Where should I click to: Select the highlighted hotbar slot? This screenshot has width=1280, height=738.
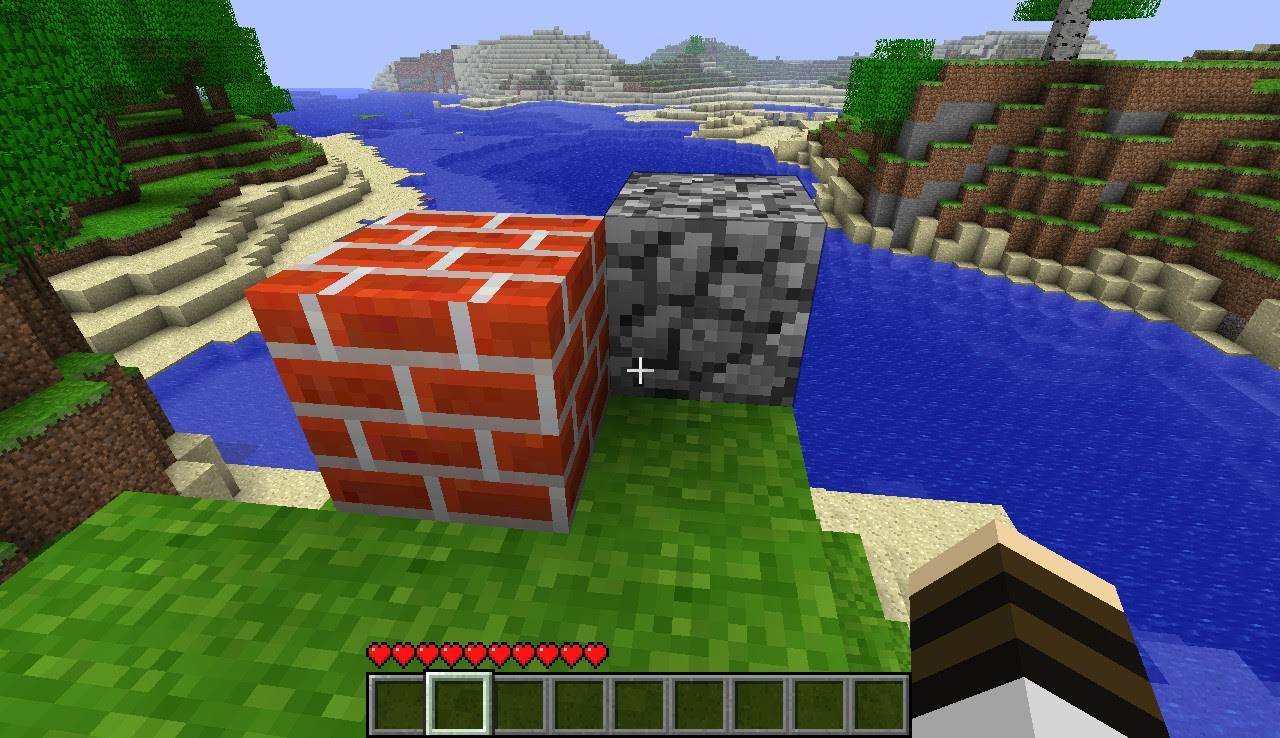pyautogui.click(x=459, y=703)
